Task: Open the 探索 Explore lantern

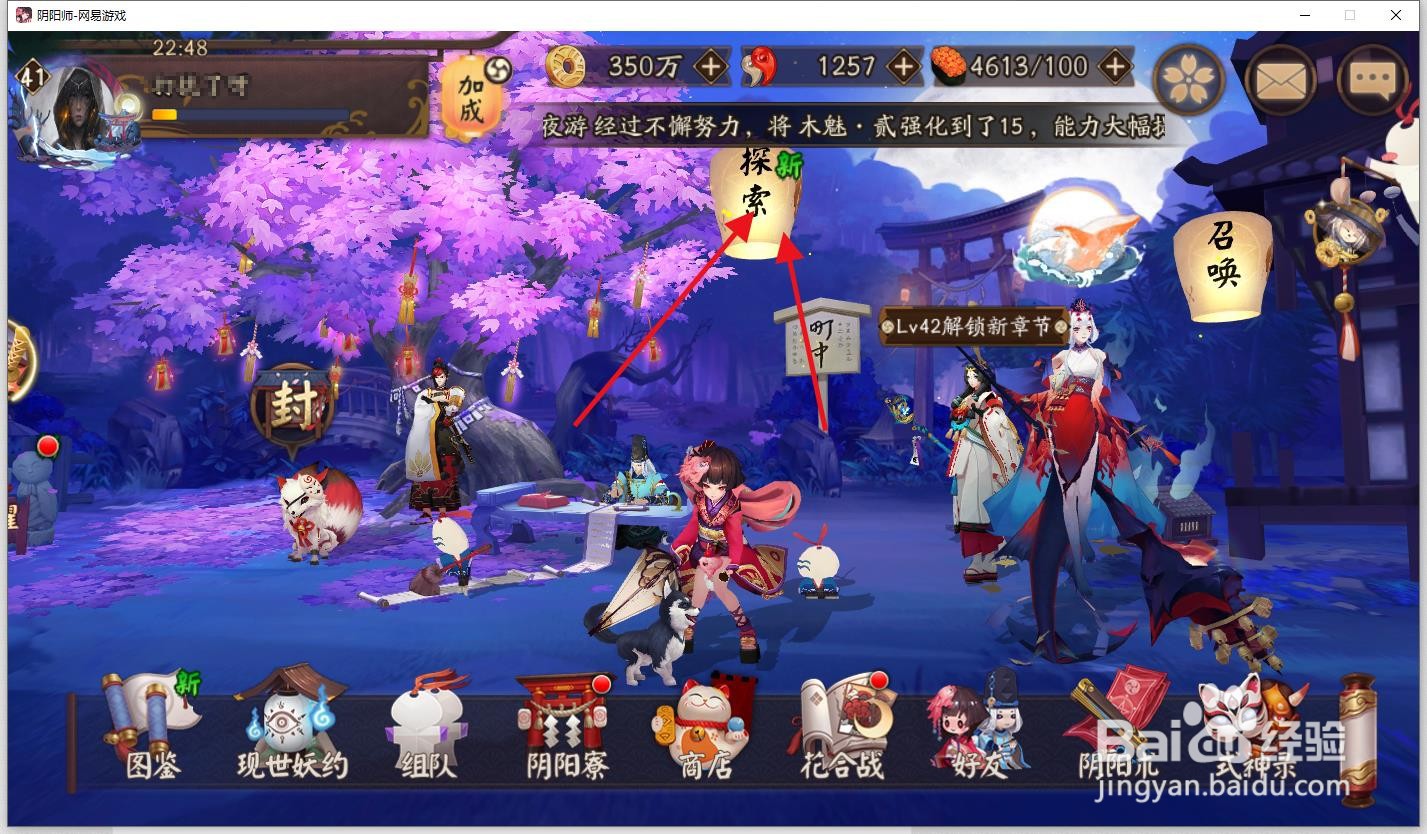Action: tap(757, 197)
